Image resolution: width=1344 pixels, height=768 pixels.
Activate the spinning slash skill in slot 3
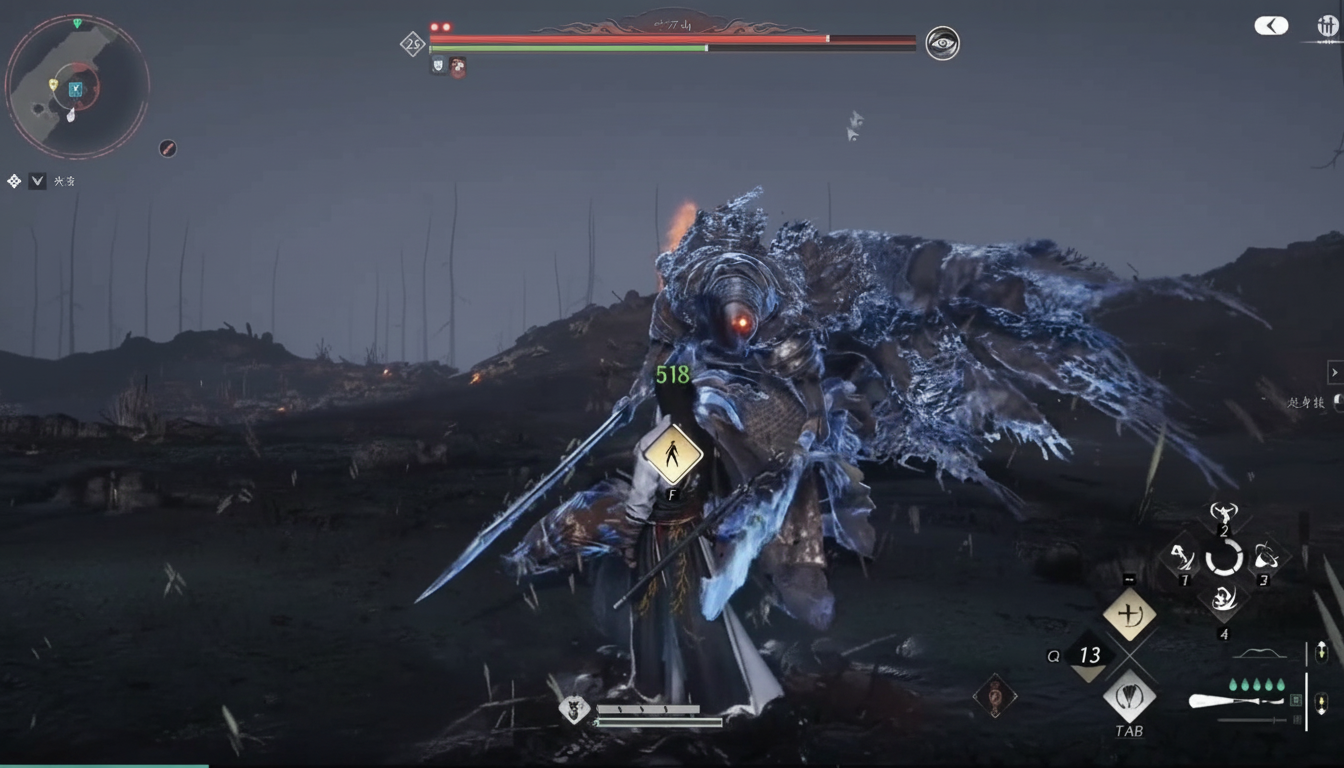pos(1265,556)
